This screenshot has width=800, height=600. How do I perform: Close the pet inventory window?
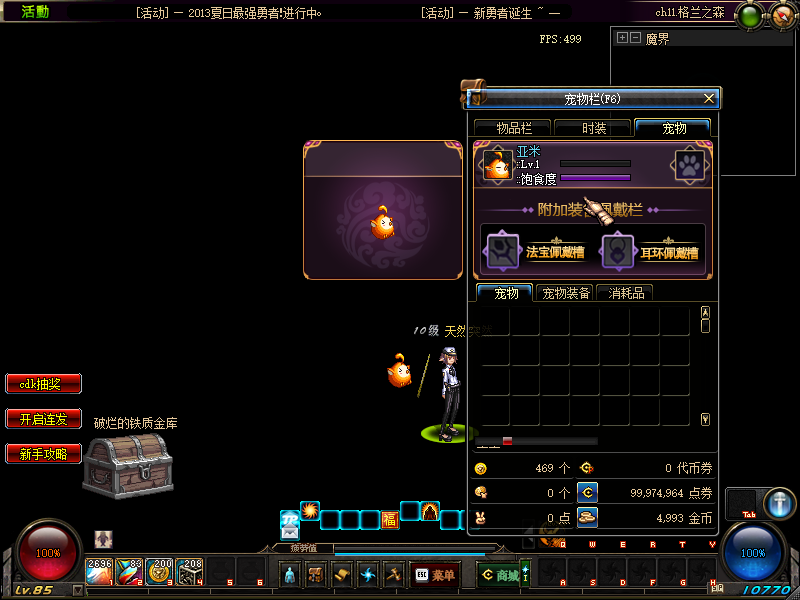(709, 98)
